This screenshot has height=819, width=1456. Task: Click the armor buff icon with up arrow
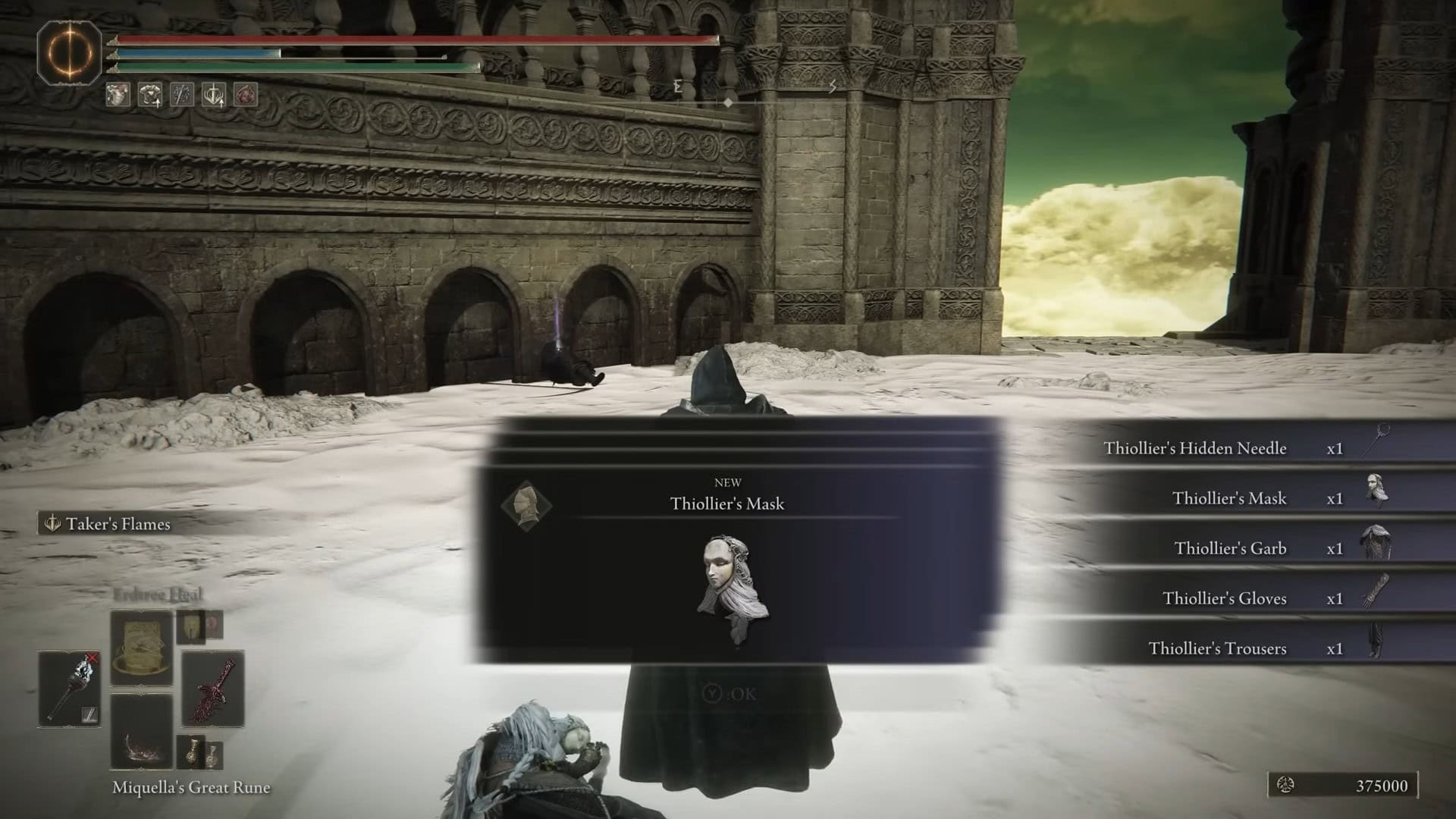tap(151, 95)
